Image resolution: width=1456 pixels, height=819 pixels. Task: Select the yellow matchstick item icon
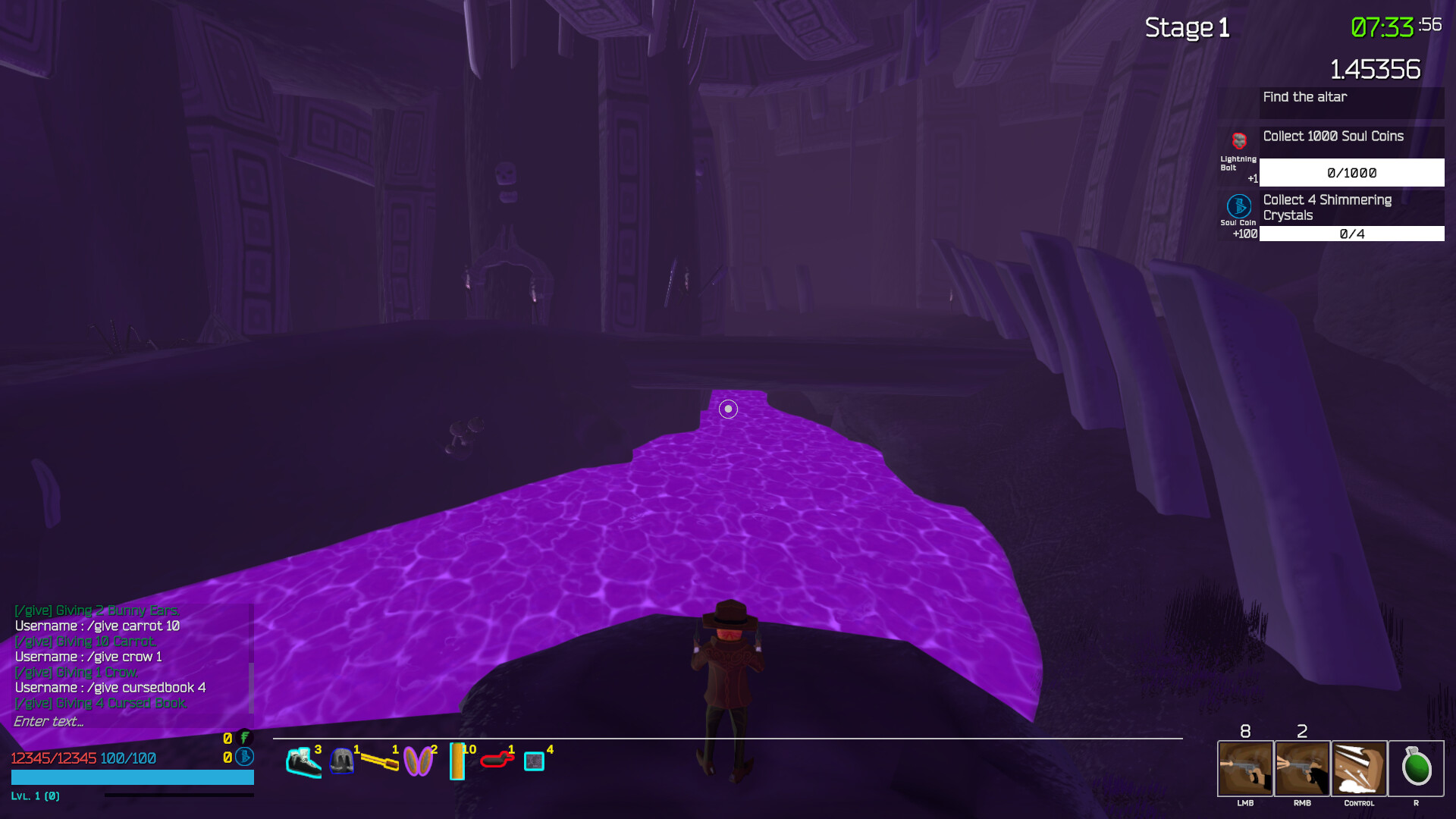tap(379, 761)
